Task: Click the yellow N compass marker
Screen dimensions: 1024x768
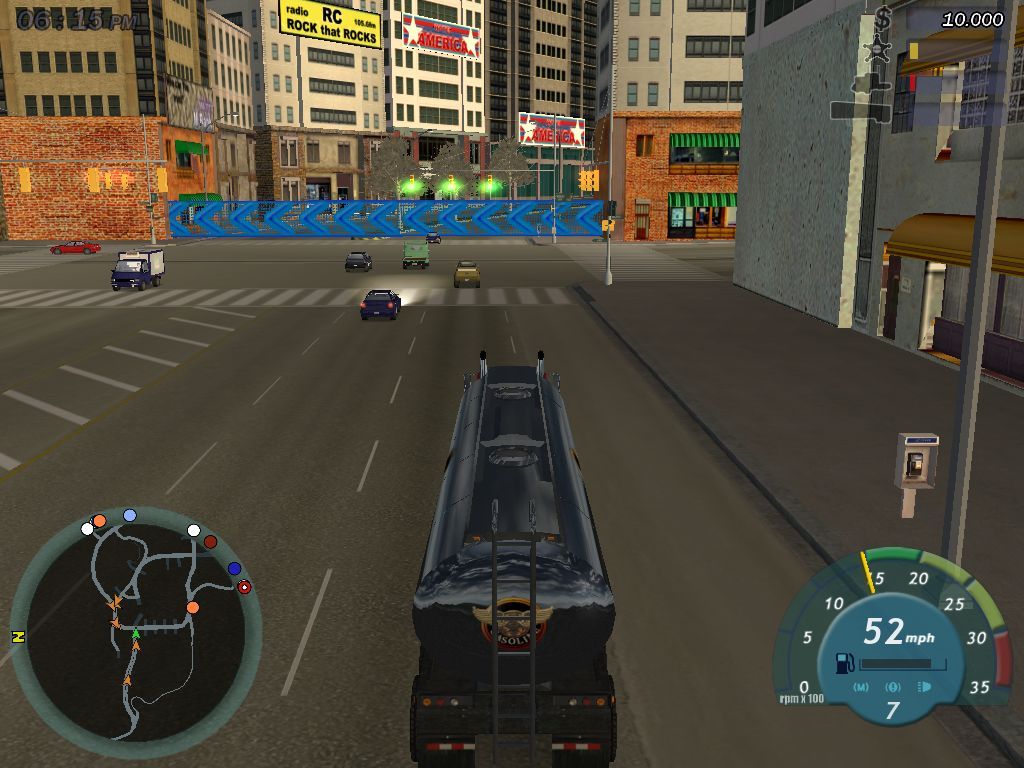Action: pos(17,636)
